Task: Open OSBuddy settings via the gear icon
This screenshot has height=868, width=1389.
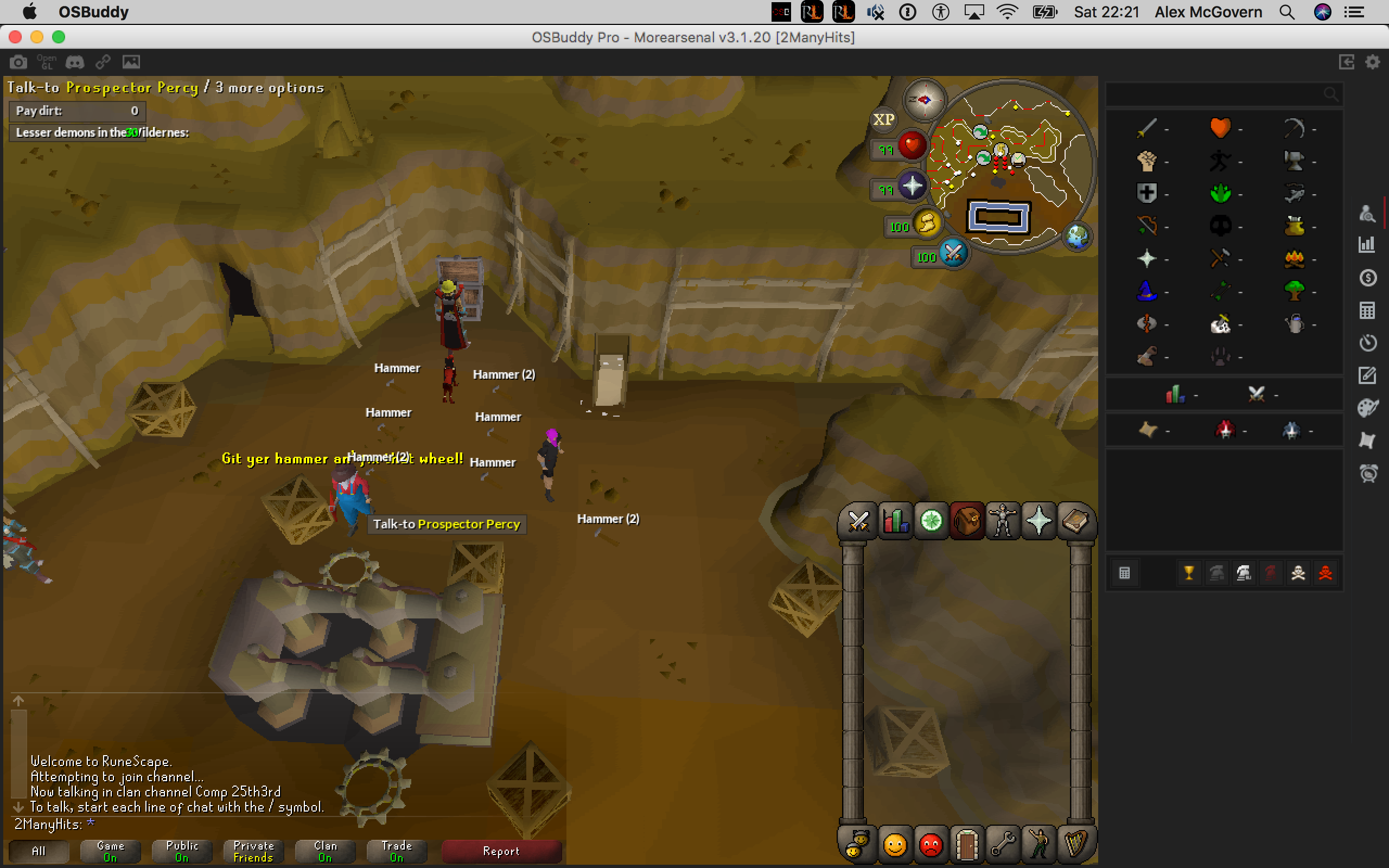Action: point(1373,62)
